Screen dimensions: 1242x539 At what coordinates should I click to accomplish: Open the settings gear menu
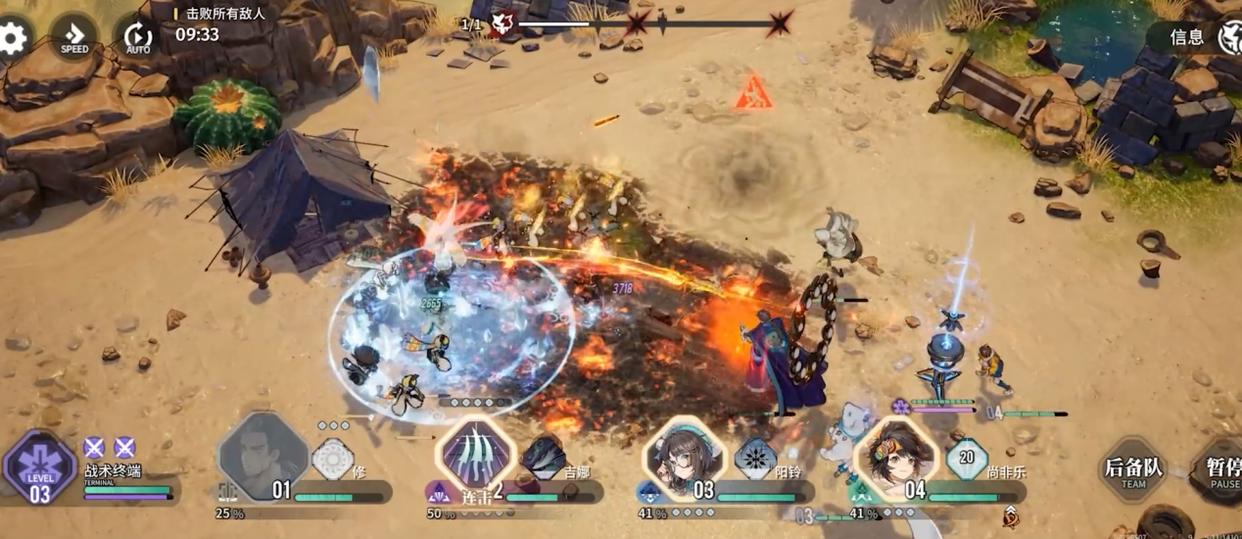click(13, 38)
